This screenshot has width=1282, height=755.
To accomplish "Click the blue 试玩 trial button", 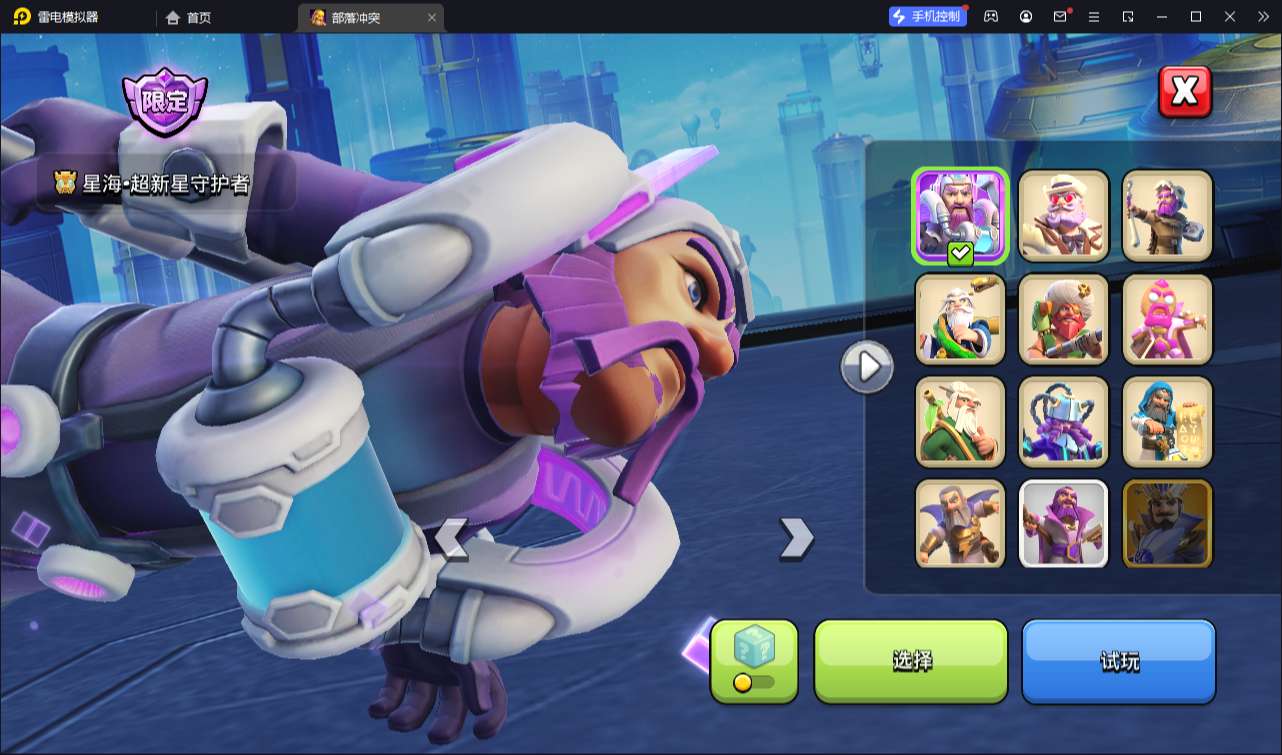I will point(1118,661).
